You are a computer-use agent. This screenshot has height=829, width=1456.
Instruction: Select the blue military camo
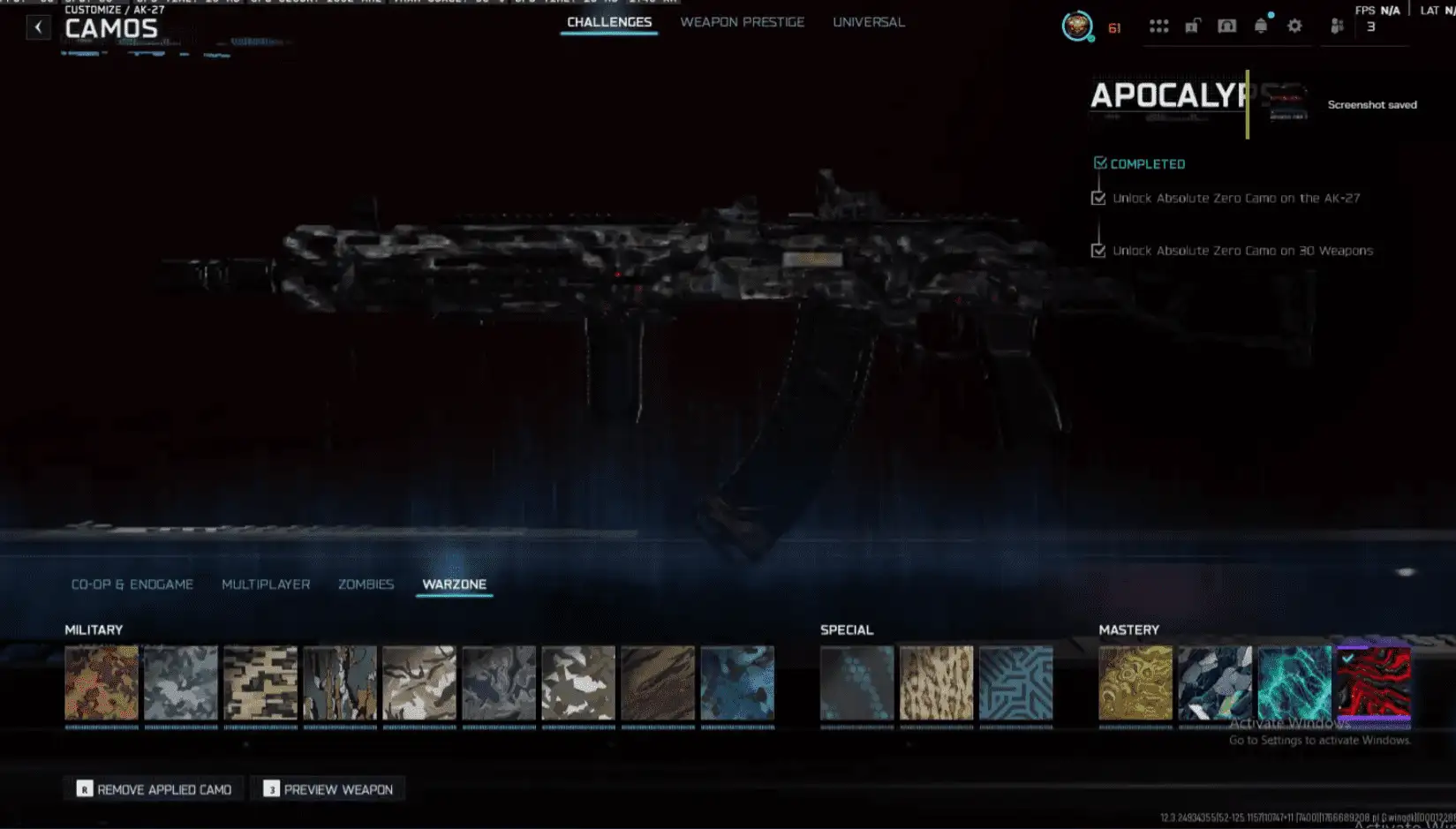click(x=737, y=682)
